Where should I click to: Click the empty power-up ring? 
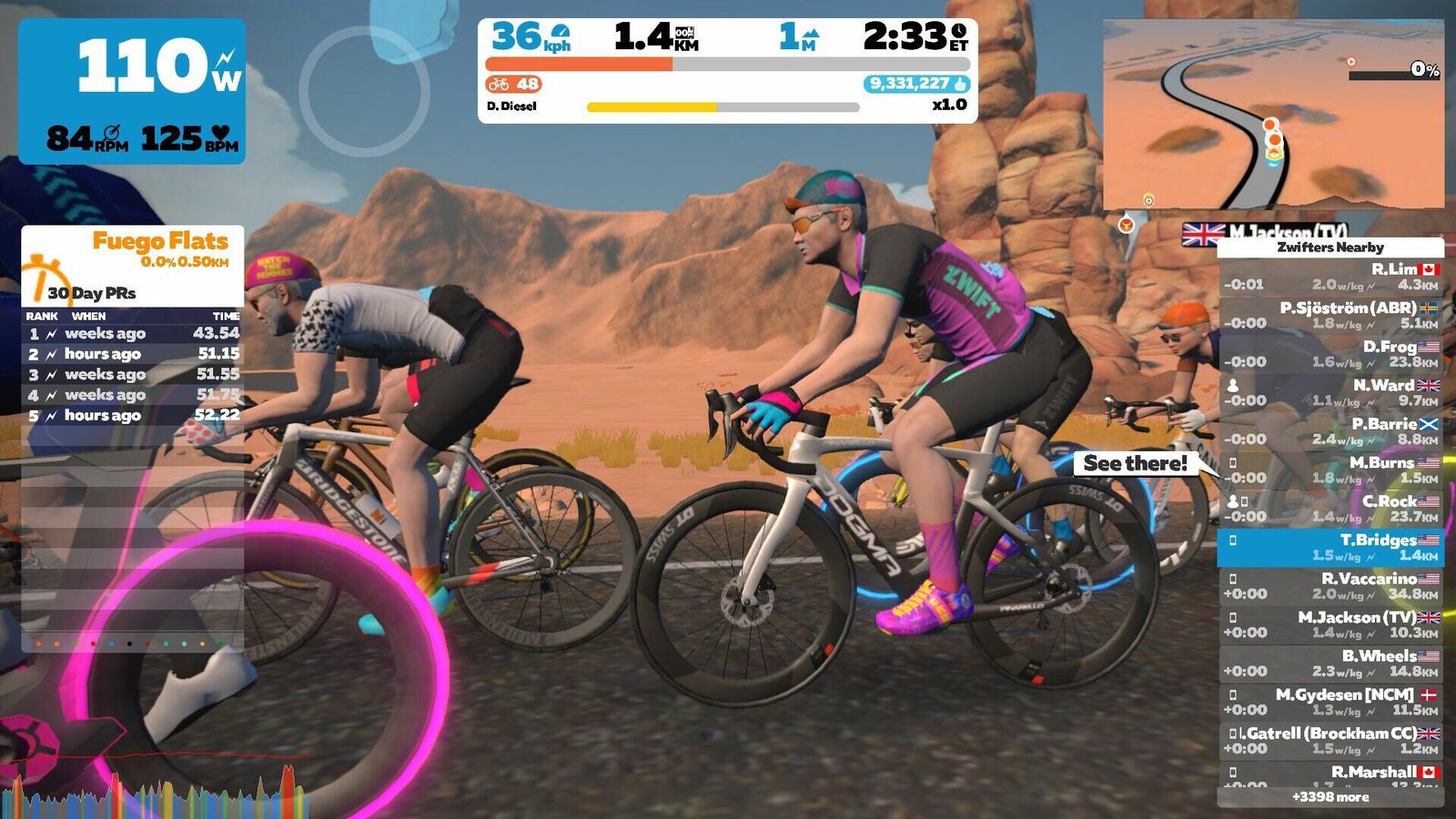click(x=364, y=91)
